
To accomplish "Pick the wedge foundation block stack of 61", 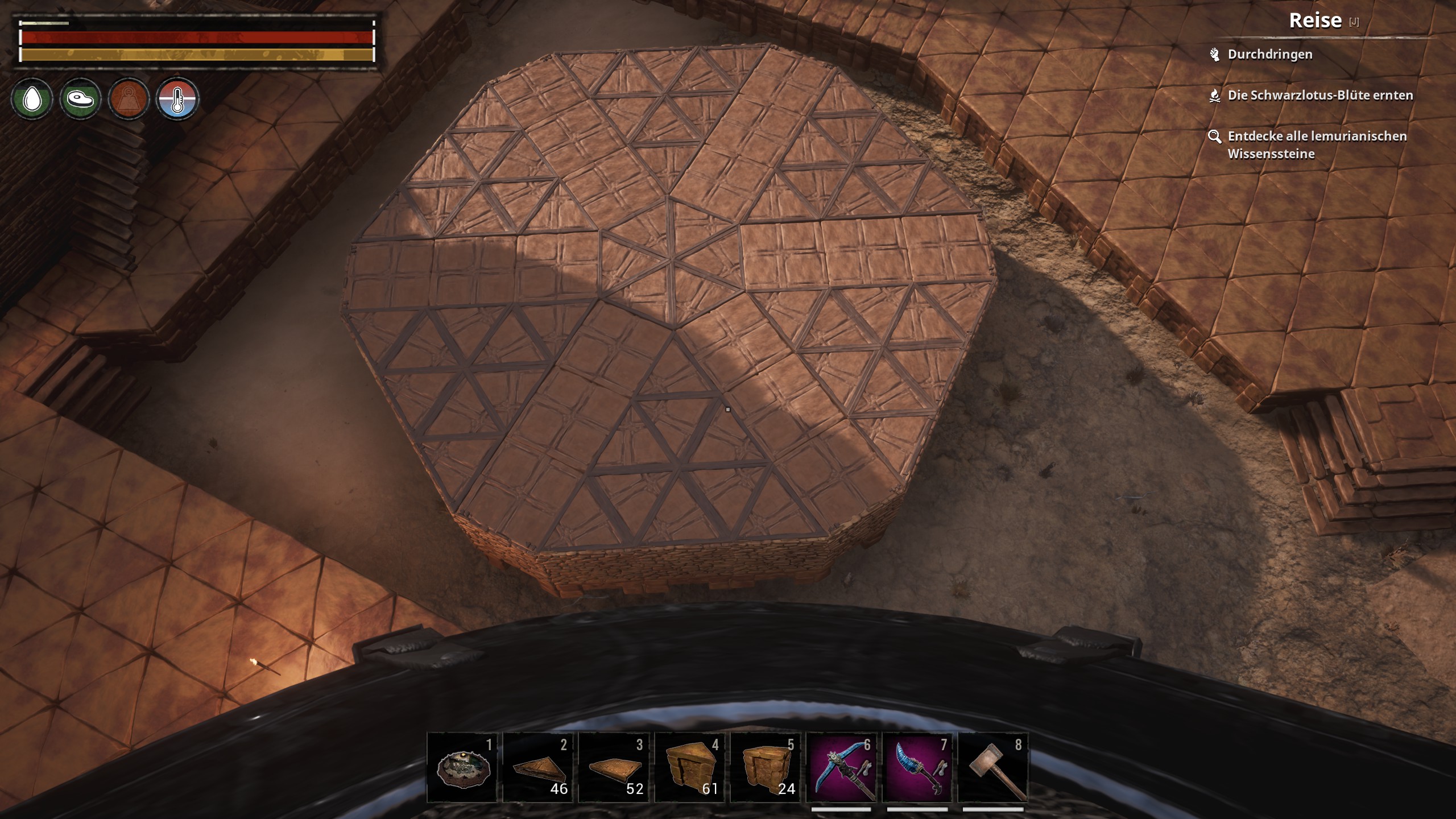I will point(690,767).
